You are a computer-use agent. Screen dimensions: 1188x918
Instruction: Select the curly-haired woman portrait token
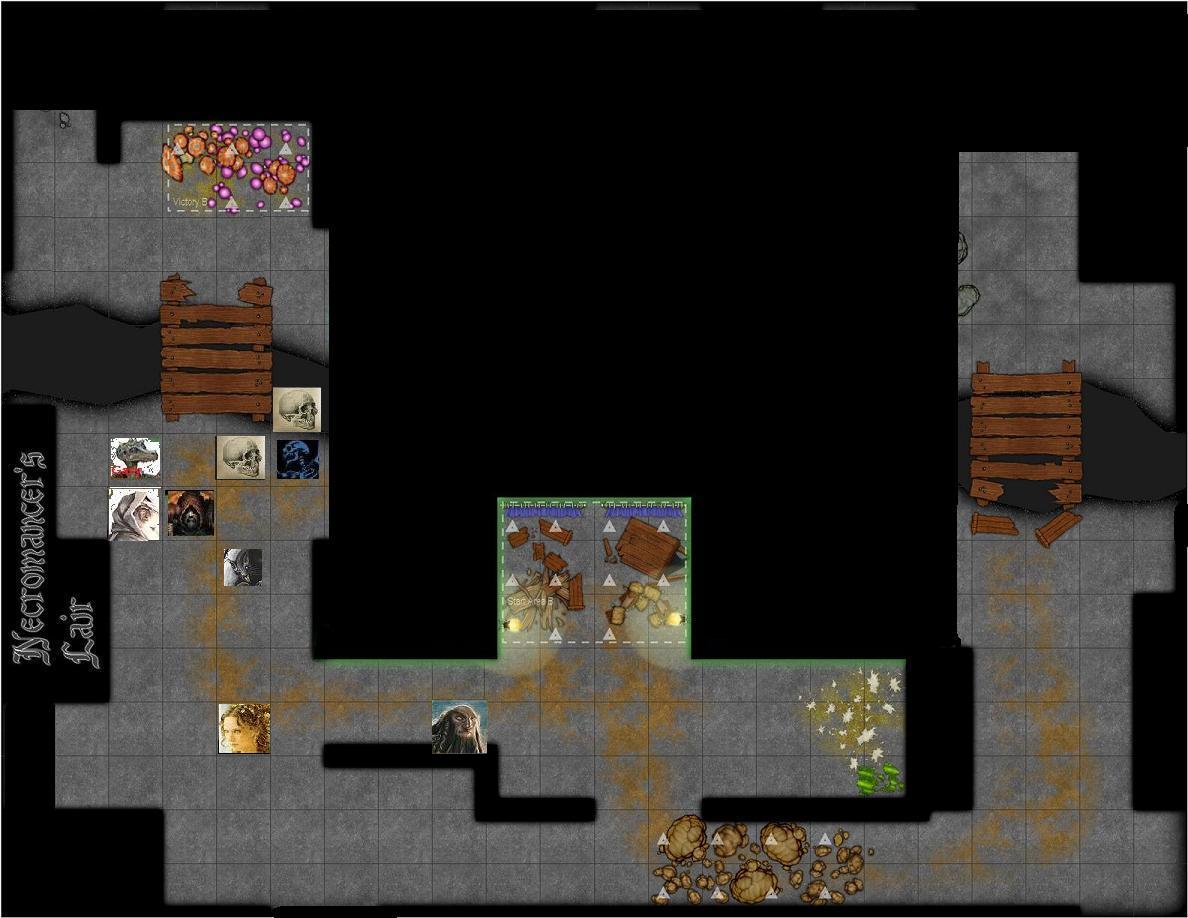[244, 728]
